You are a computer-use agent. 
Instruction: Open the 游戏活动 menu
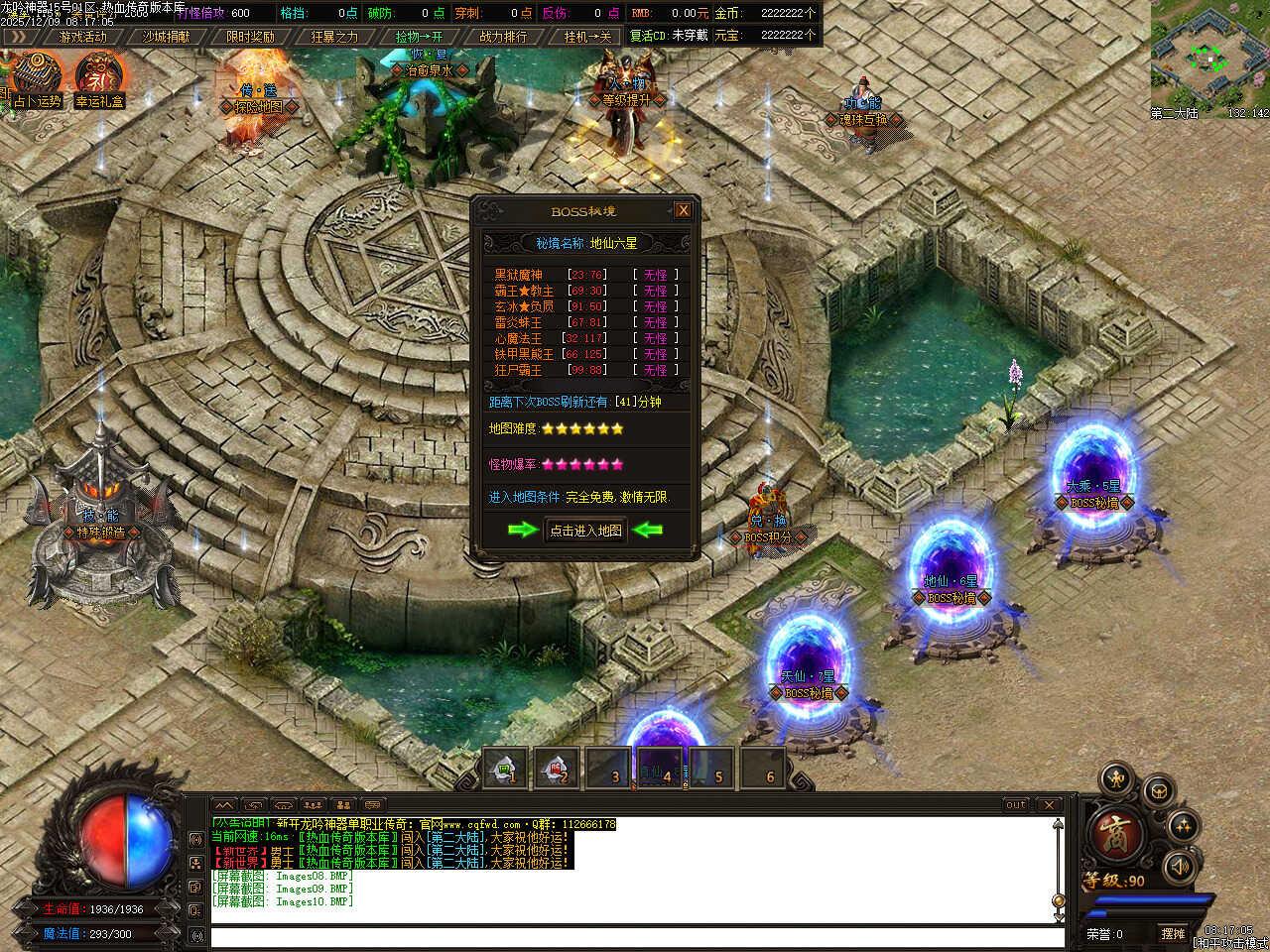pyautogui.click(x=82, y=37)
